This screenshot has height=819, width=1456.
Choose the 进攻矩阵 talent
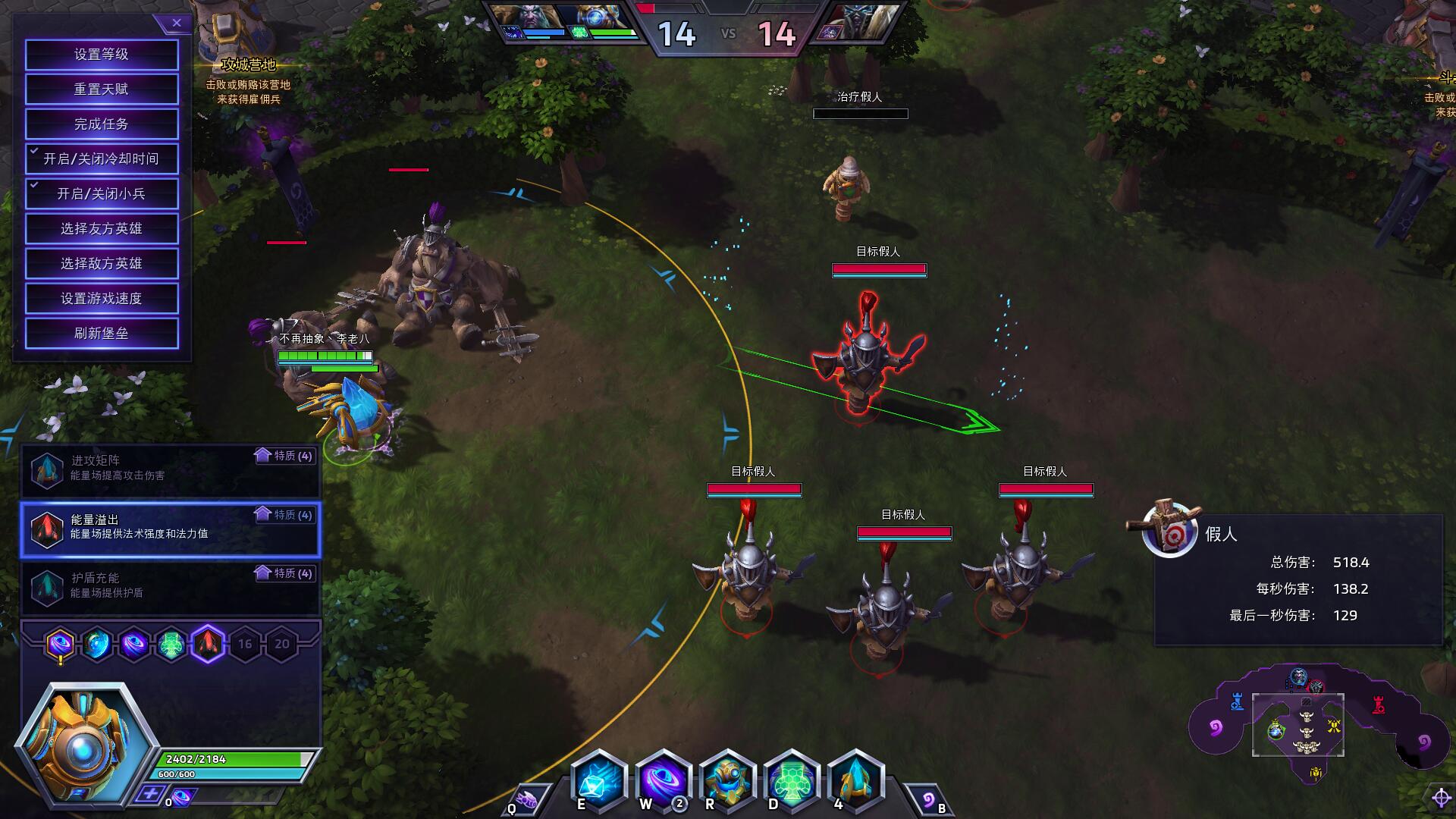click(171, 469)
